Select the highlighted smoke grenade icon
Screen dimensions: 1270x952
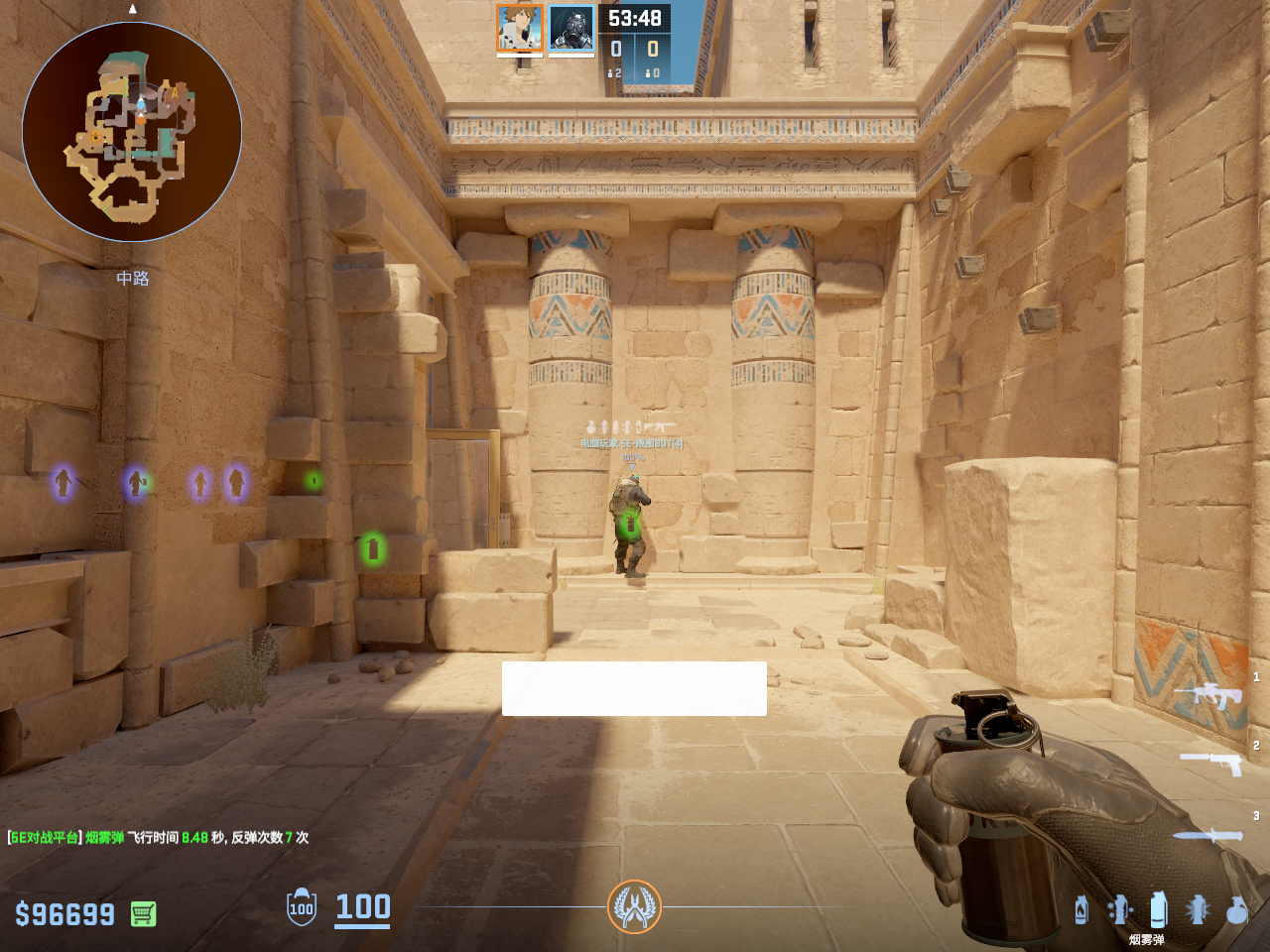1158,909
